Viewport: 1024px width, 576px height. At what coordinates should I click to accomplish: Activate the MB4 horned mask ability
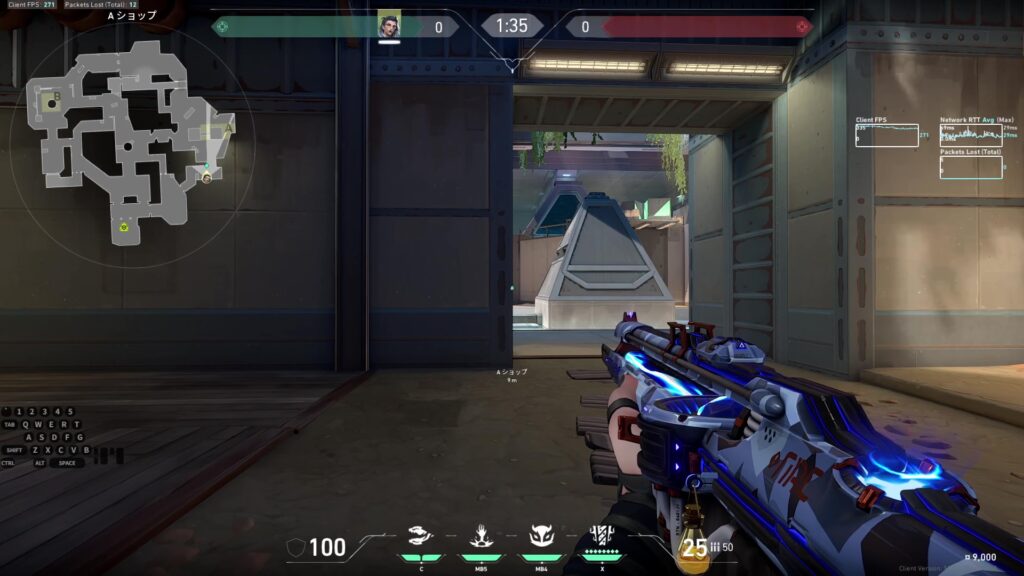(x=541, y=537)
